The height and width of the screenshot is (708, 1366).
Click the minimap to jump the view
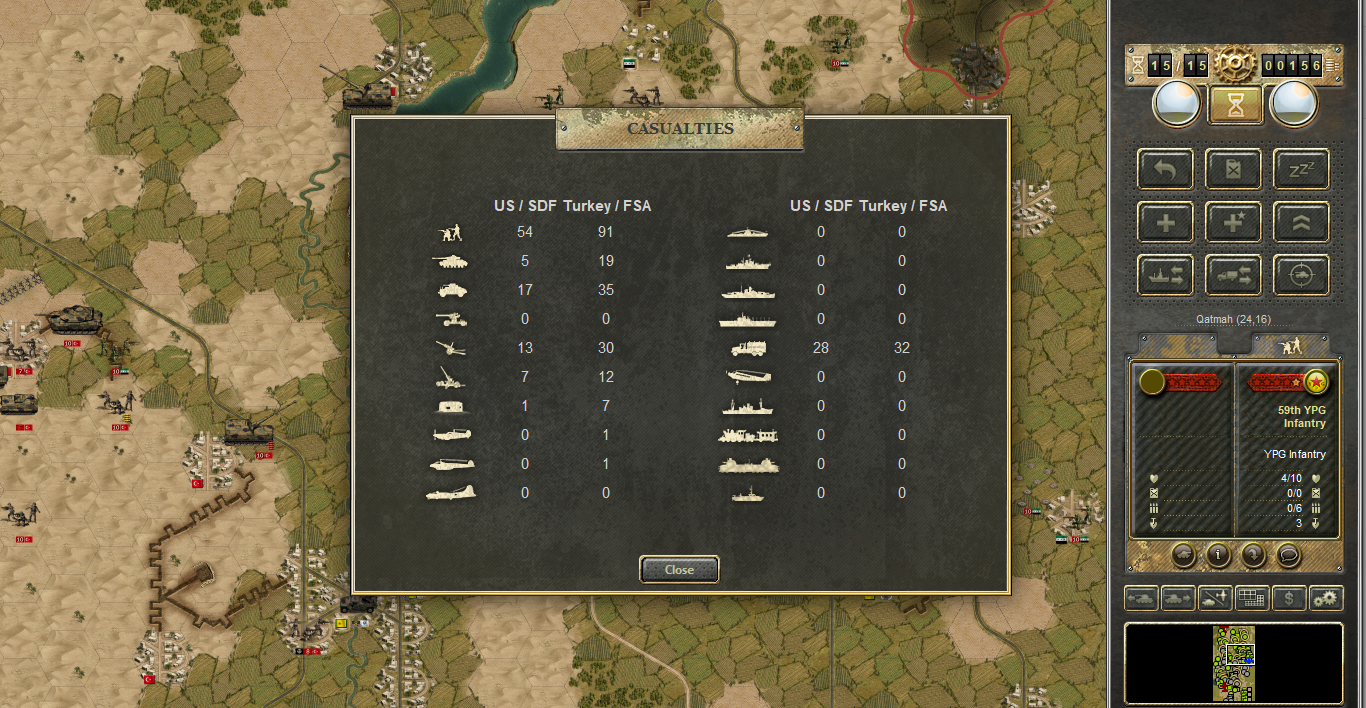coord(1234,663)
